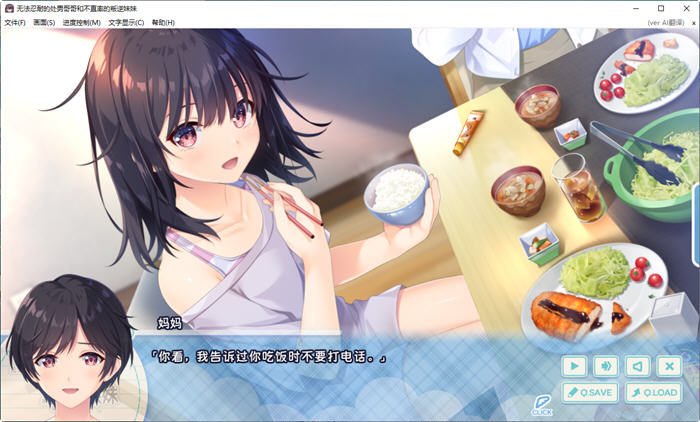Quick save with the Q.SAVE button

click(589, 393)
